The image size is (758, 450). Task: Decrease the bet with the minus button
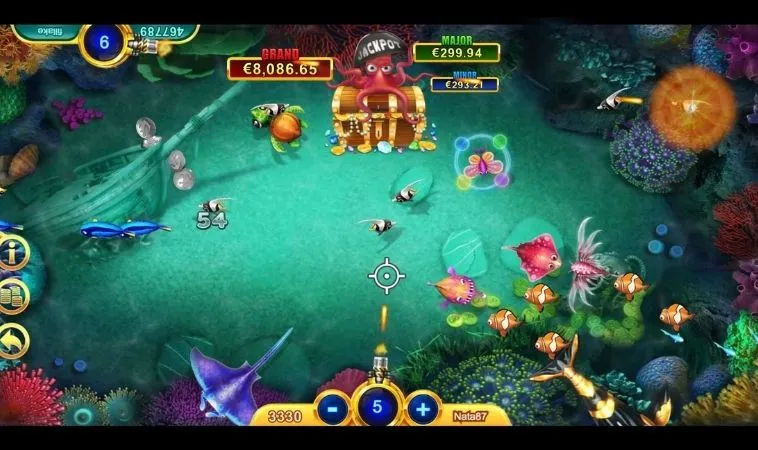332,408
